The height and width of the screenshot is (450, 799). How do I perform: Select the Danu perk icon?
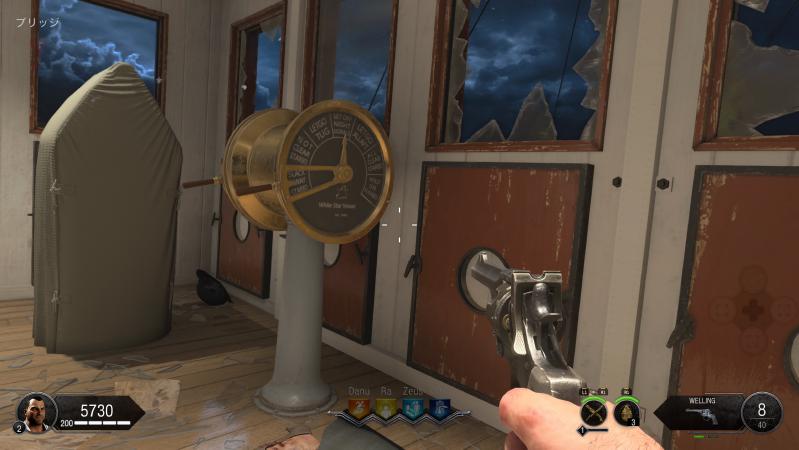(x=357, y=407)
